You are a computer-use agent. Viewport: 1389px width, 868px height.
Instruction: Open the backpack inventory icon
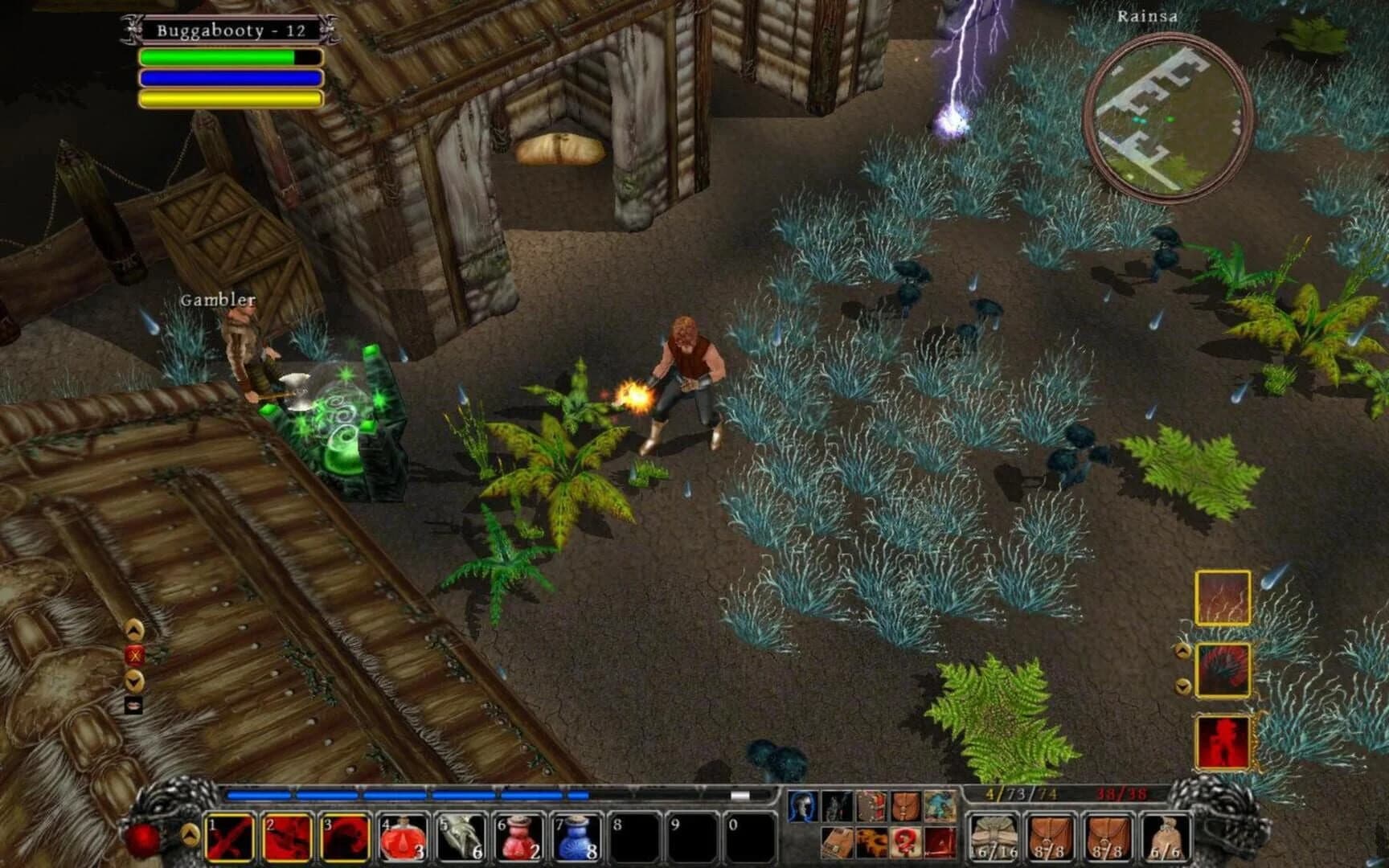pyautogui.click(x=907, y=806)
